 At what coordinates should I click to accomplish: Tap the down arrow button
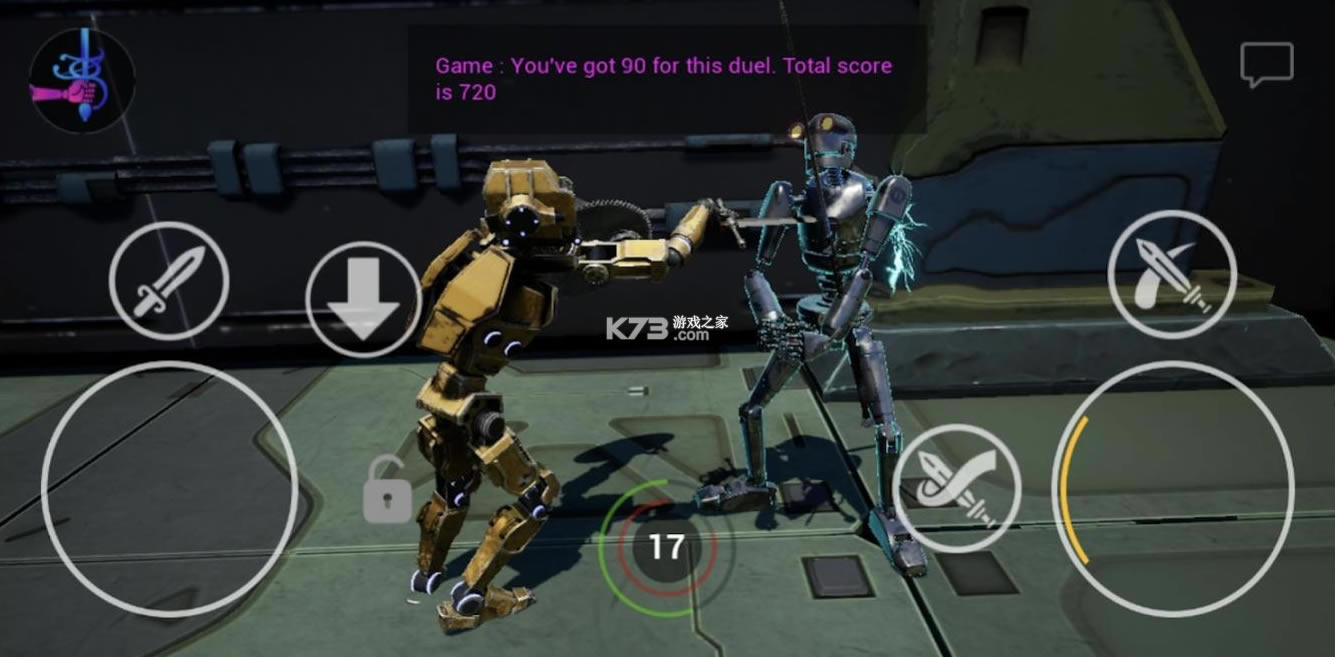point(363,300)
